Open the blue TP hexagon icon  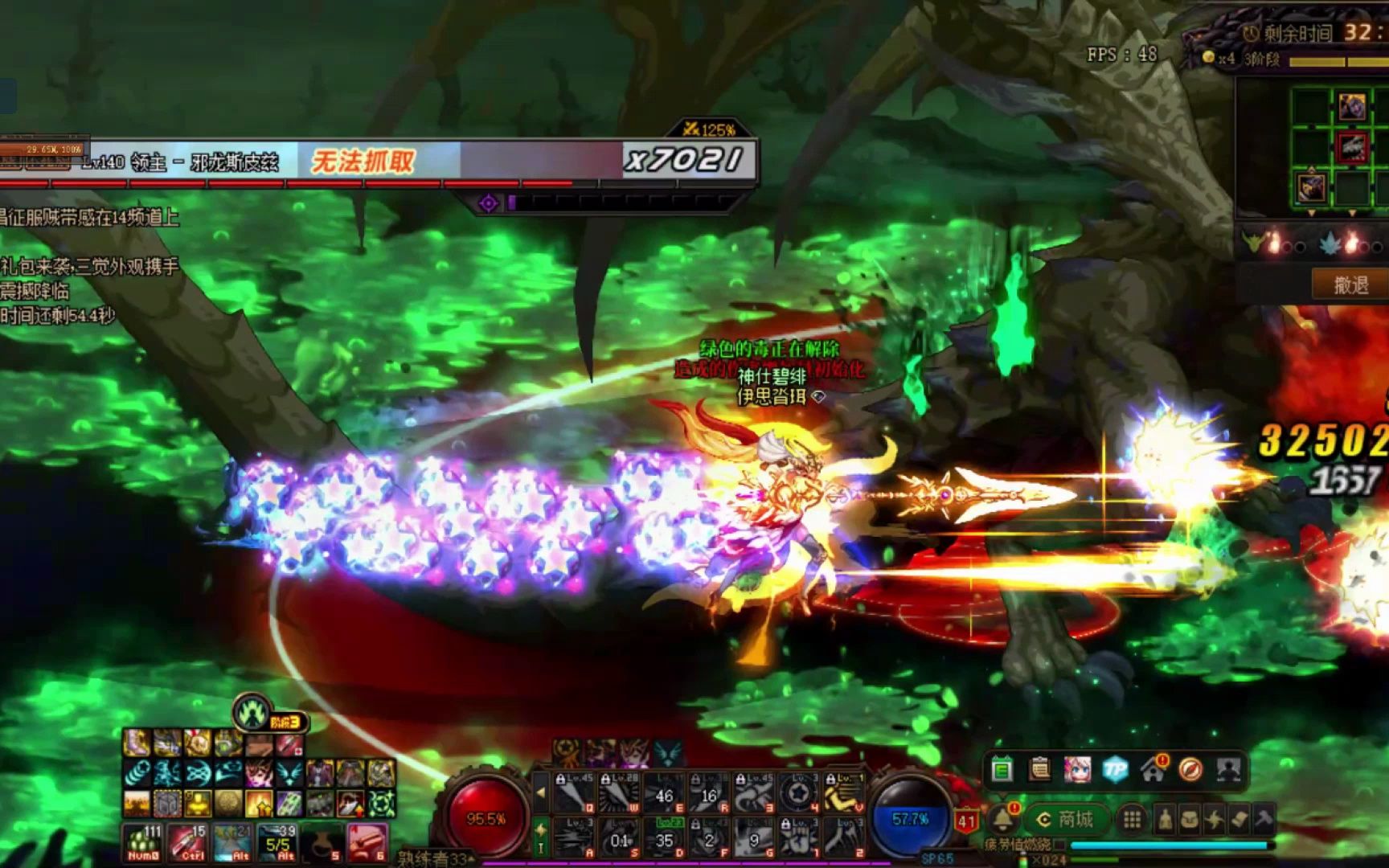pos(1115,771)
